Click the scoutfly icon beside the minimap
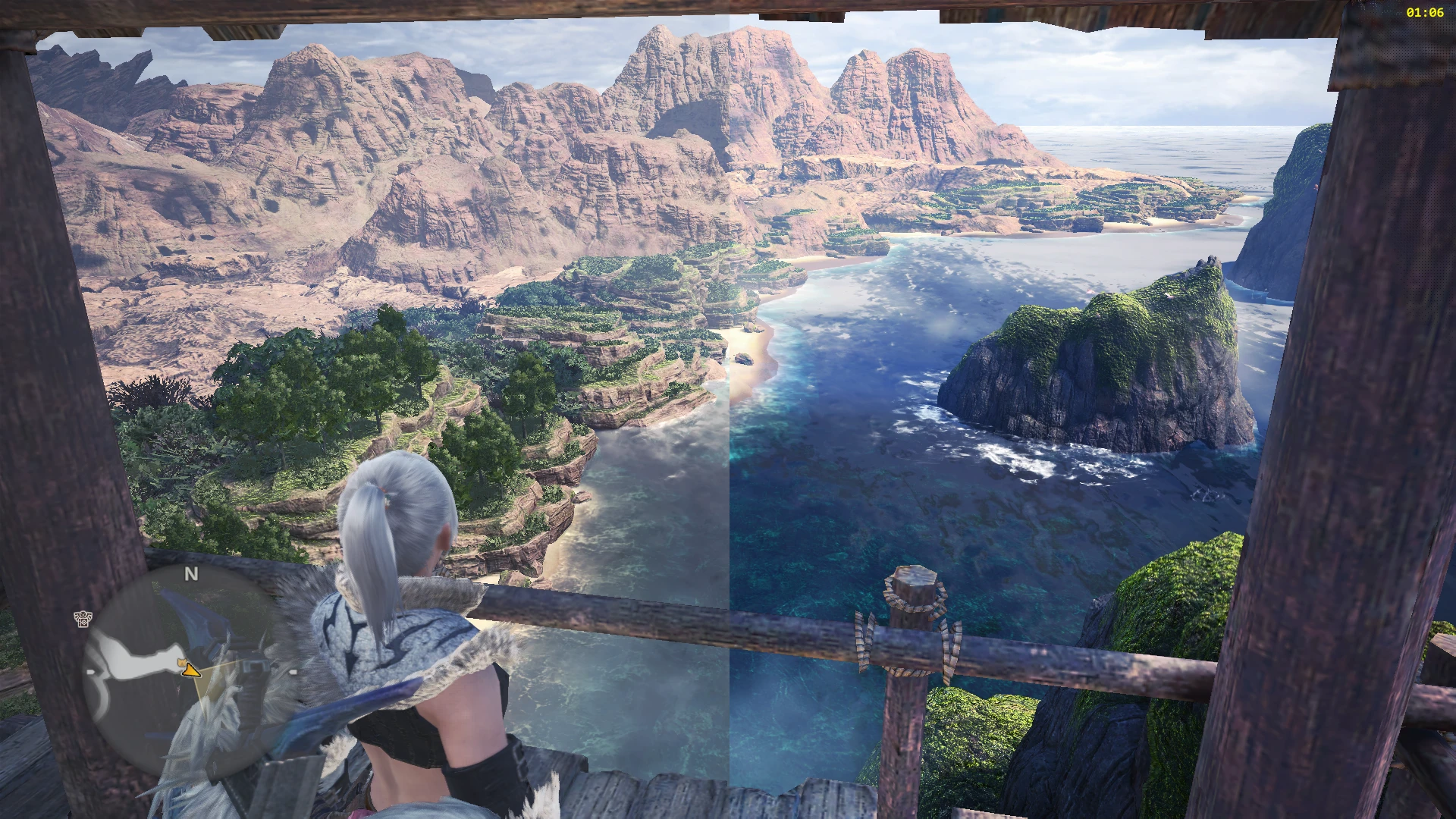1456x819 pixels. tap(83, 619)
